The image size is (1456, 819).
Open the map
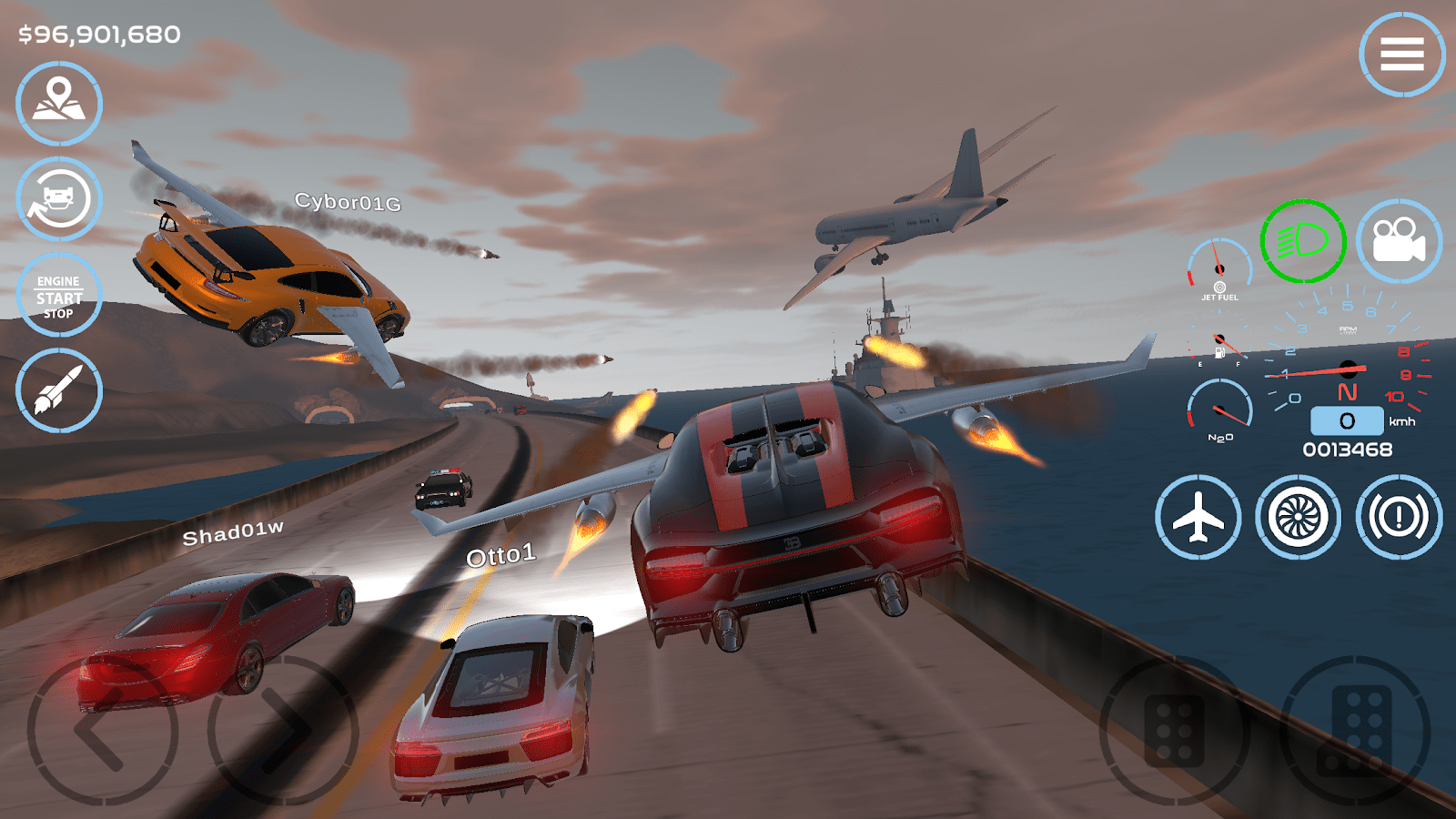tap(57, 103)
